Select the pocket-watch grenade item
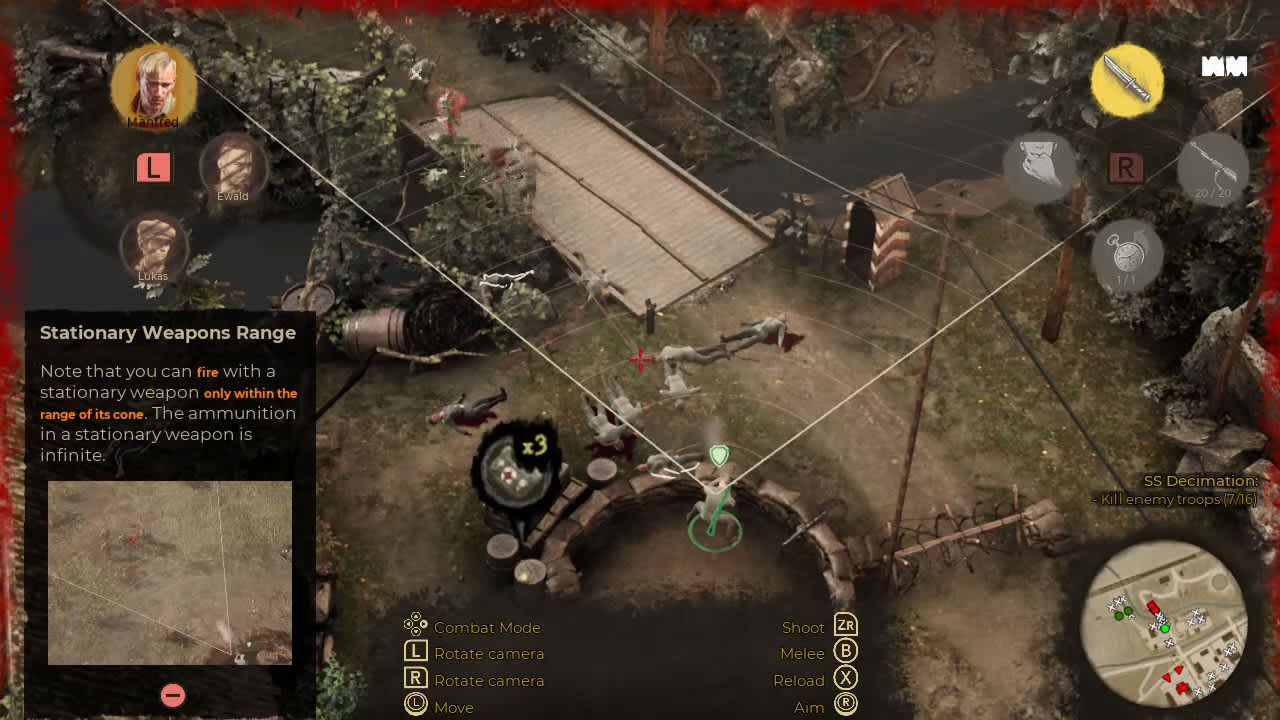 pos(1126,254)
